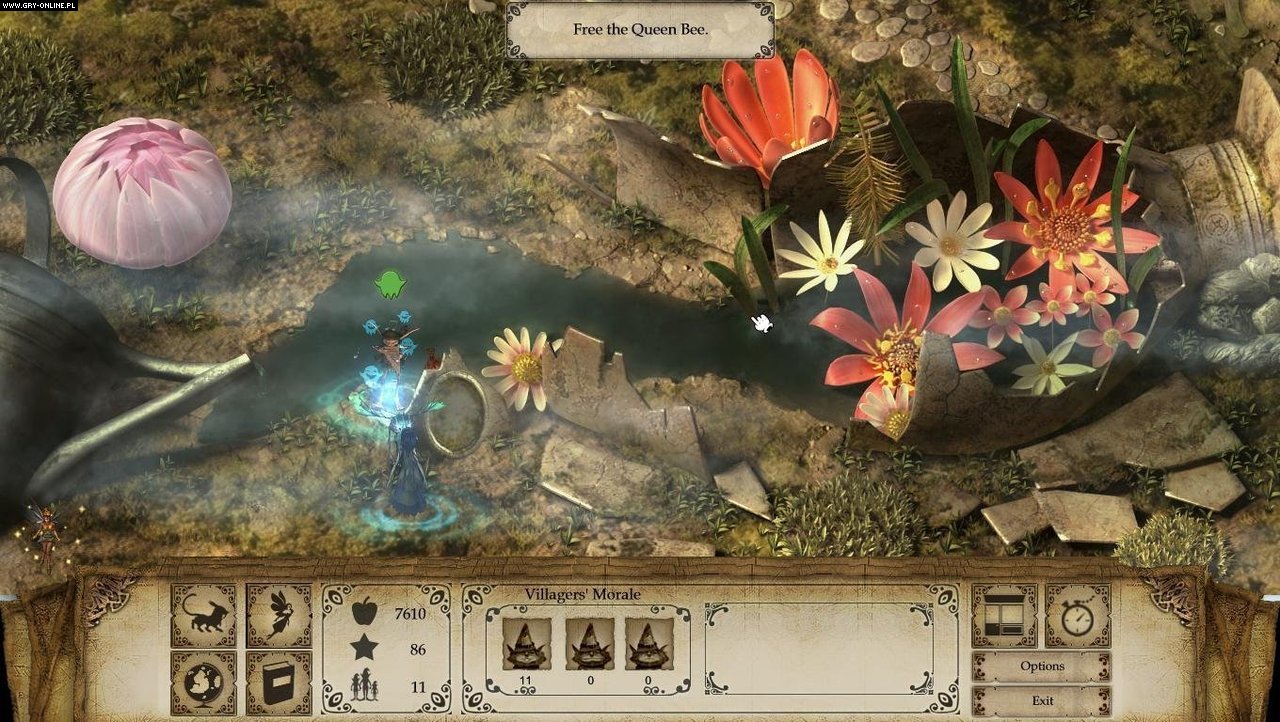Click the "Free the Queen Bee" objective banner
This screenshot has width=1280, height=722.
[640, 30]
